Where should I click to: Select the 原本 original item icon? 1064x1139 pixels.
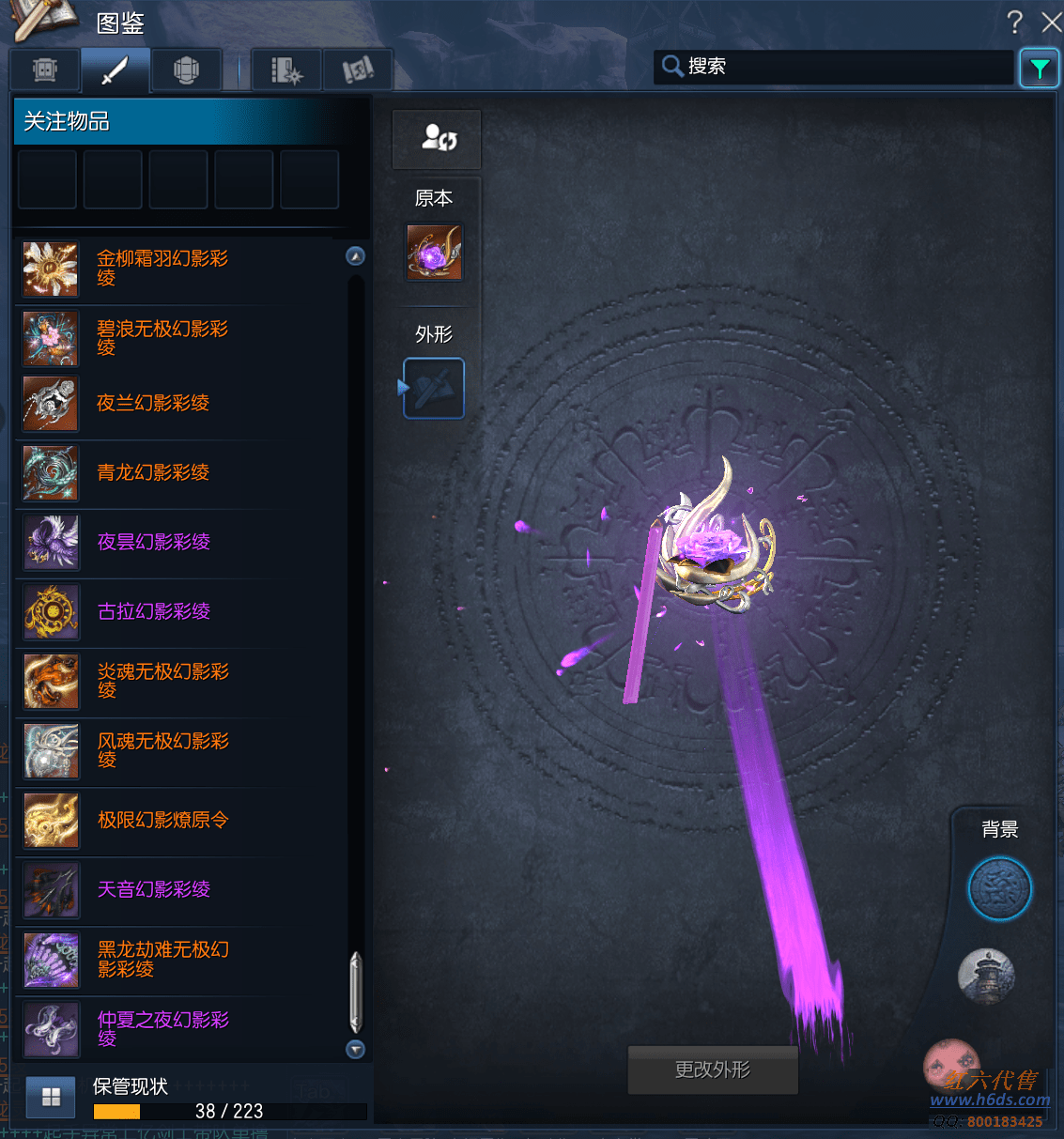tap(434, 252)
